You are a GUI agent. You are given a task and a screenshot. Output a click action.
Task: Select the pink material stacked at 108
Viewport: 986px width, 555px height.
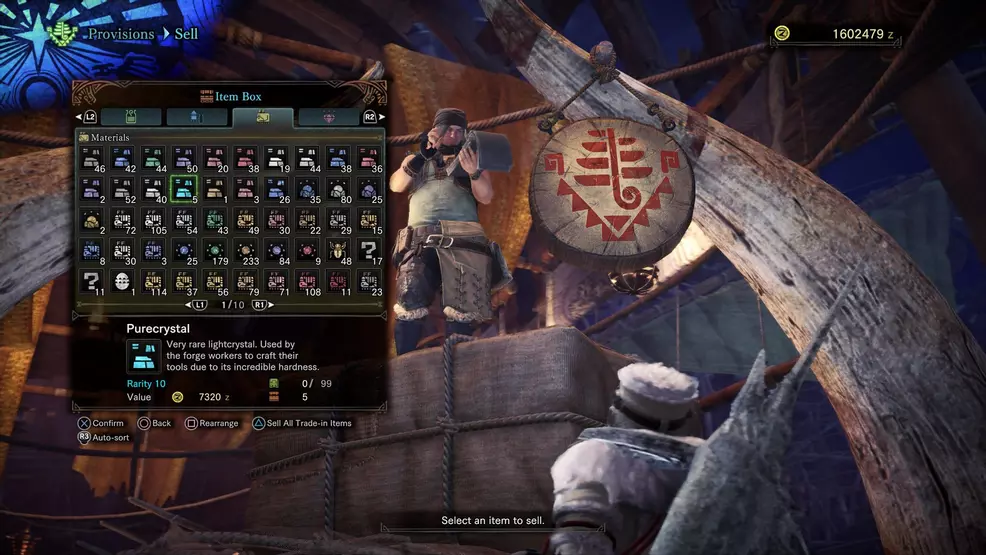click(308, 282)
